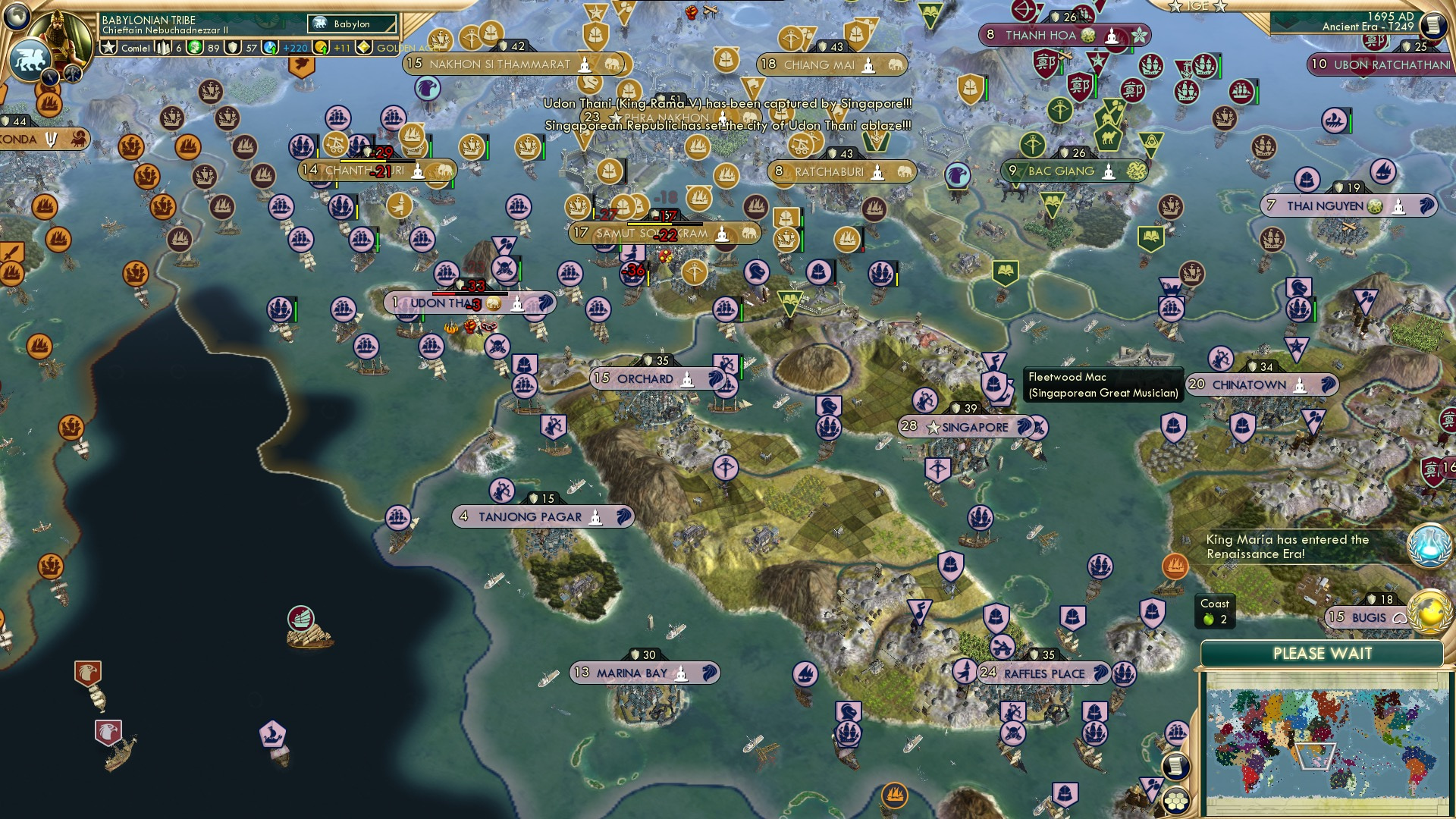The height and width of the screenshot is (819, 1456).
Task: Open the science/technology tree icon above the minimap
Action: [x=1430, y=544]
